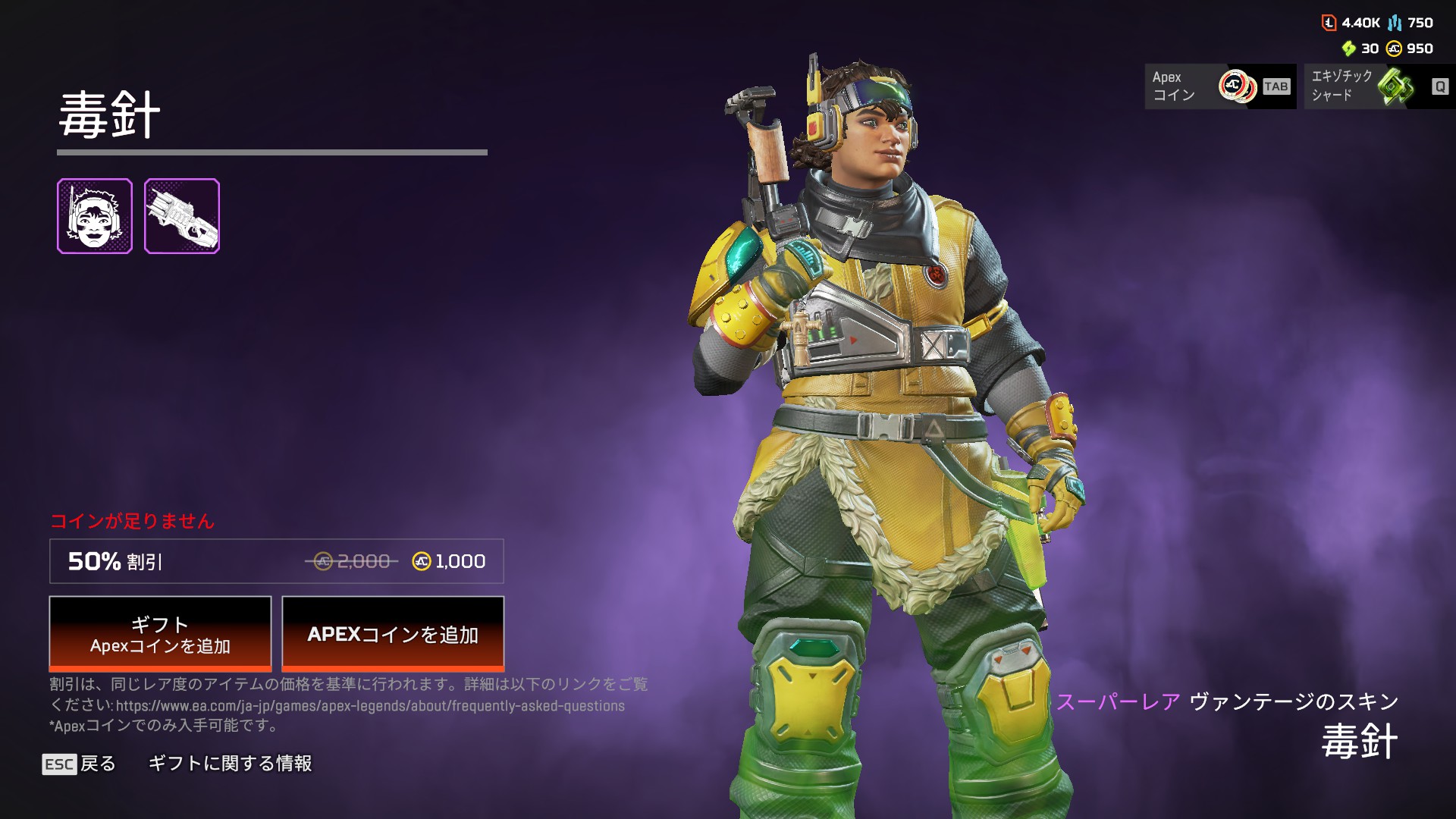Screen dimensions: 1456x819
Task: Click the ギフト Apexコインを追加 button
Action: 160,634
